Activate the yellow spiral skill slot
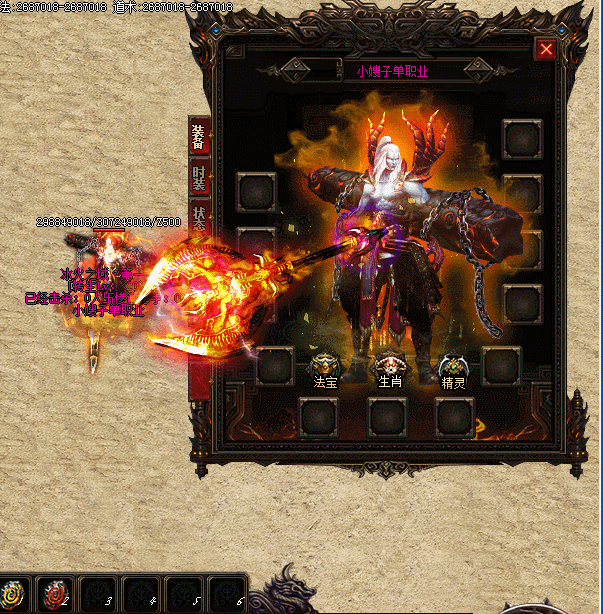Viewport: 603px width, 614px height. point(14,595)
